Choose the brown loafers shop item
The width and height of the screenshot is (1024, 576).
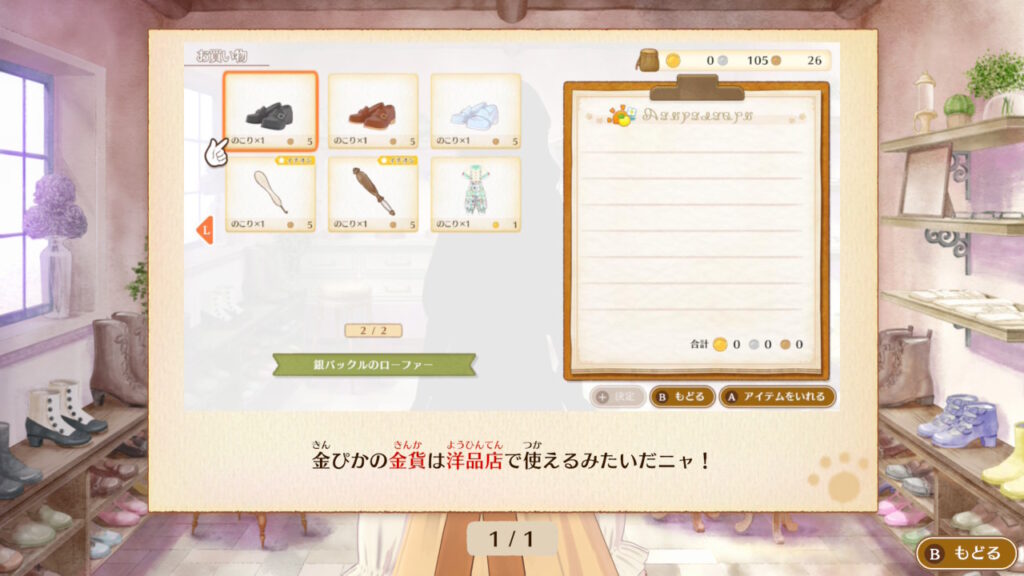pos(373,111)
